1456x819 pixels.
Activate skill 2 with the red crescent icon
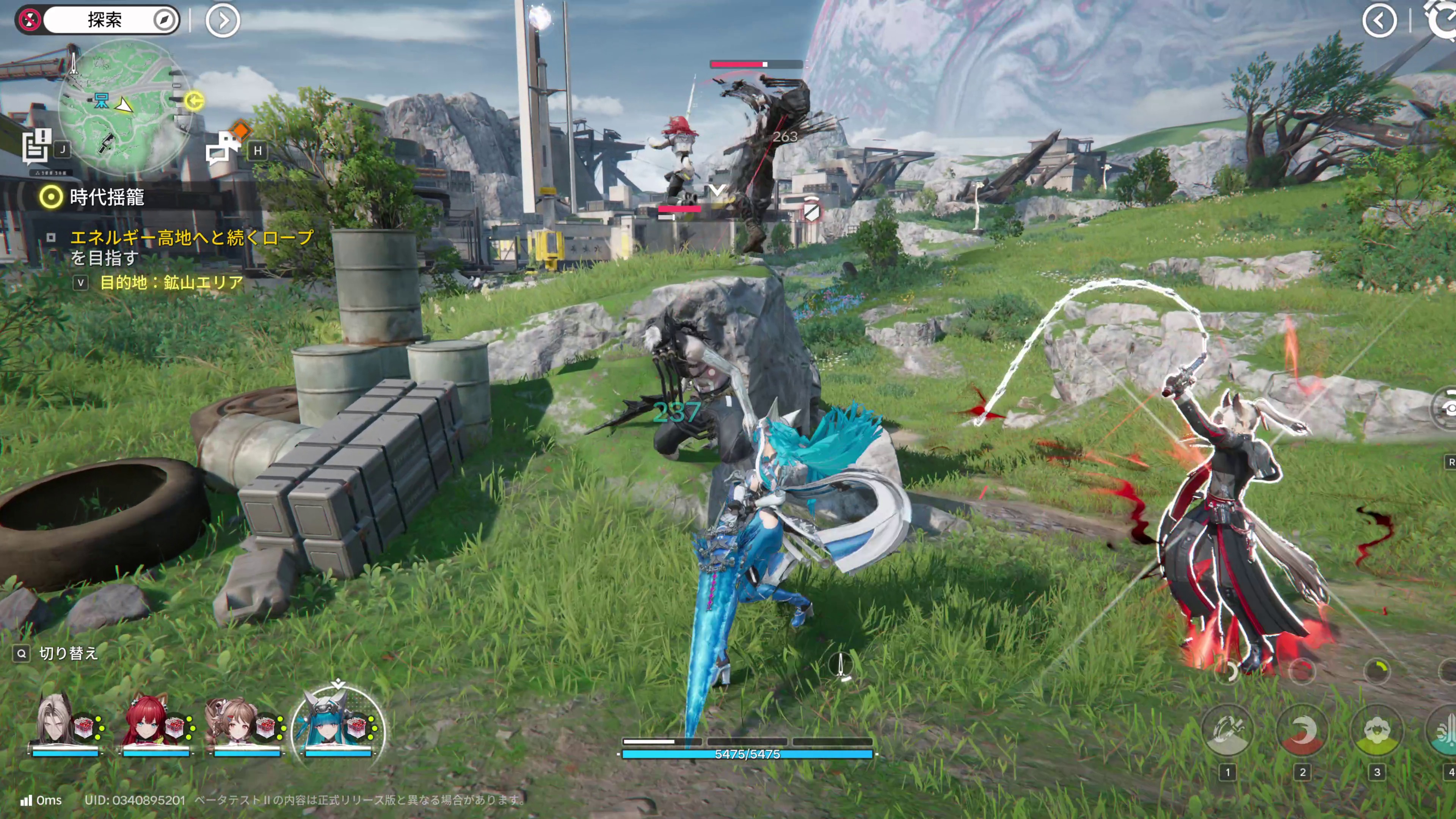1302,731
